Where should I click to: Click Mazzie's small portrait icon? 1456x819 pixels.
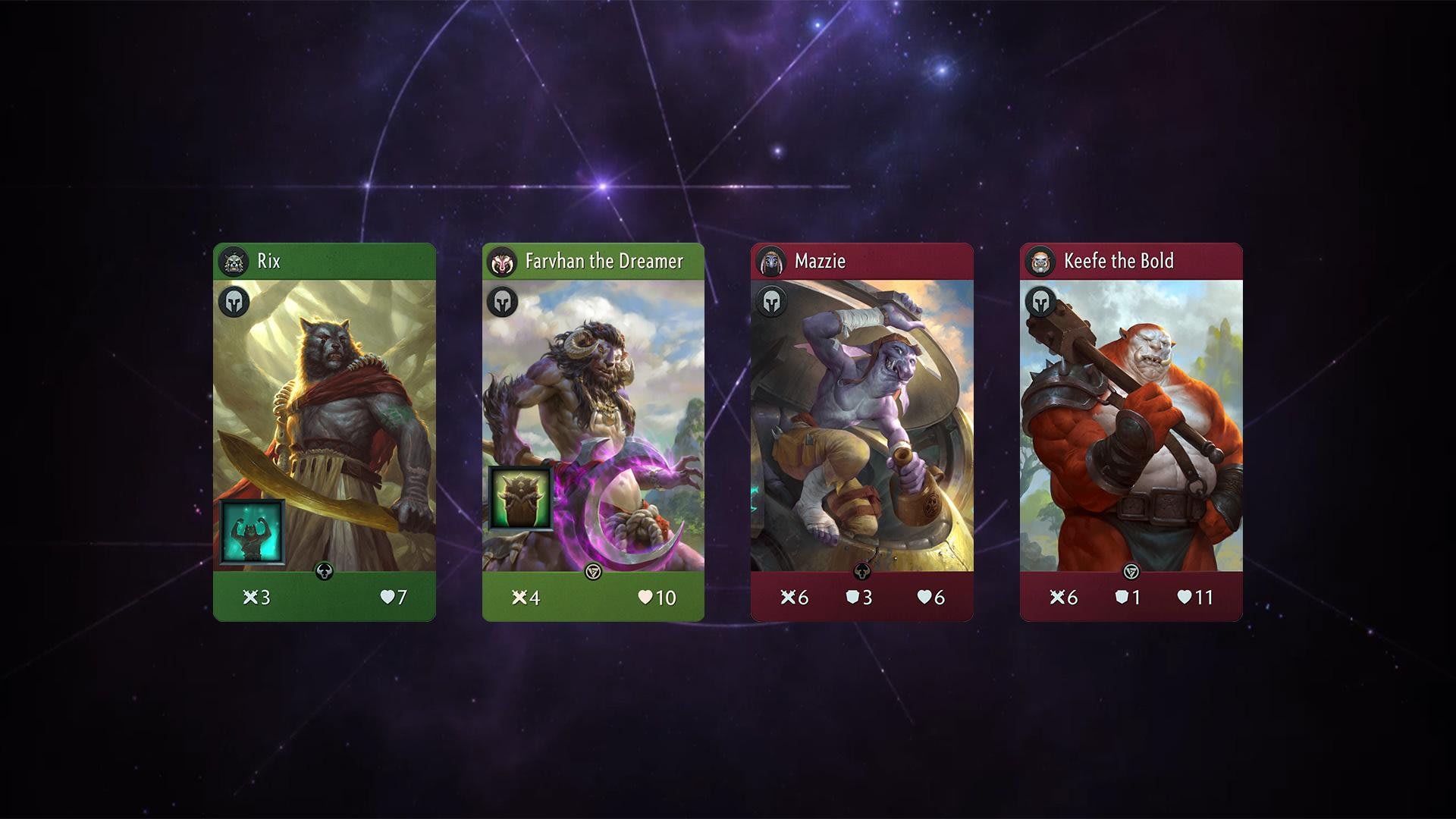(771, 262)
